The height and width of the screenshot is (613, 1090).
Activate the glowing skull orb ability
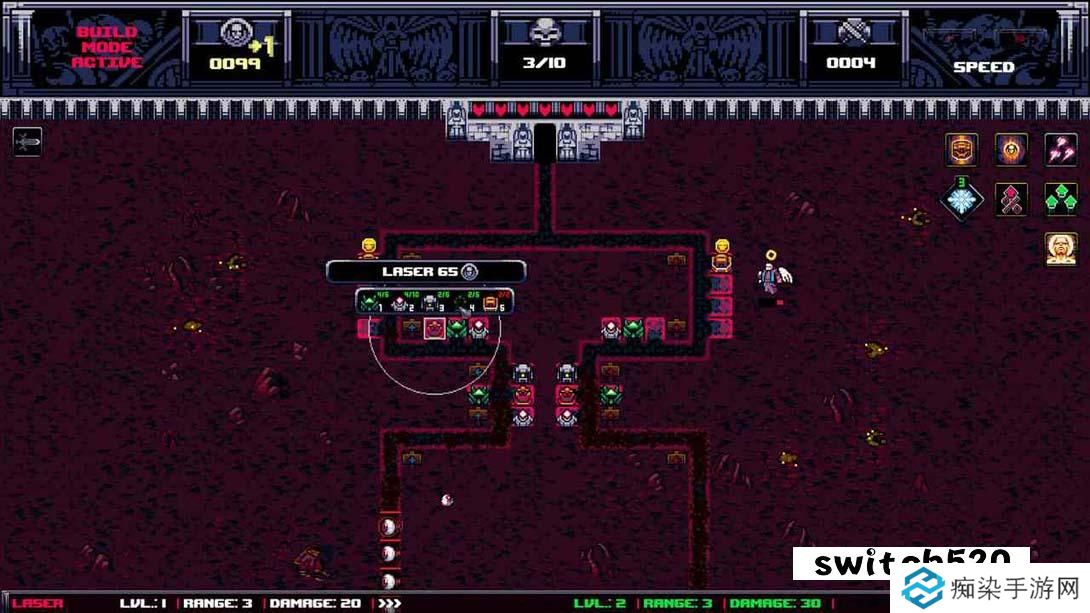tap(1011, 150)
